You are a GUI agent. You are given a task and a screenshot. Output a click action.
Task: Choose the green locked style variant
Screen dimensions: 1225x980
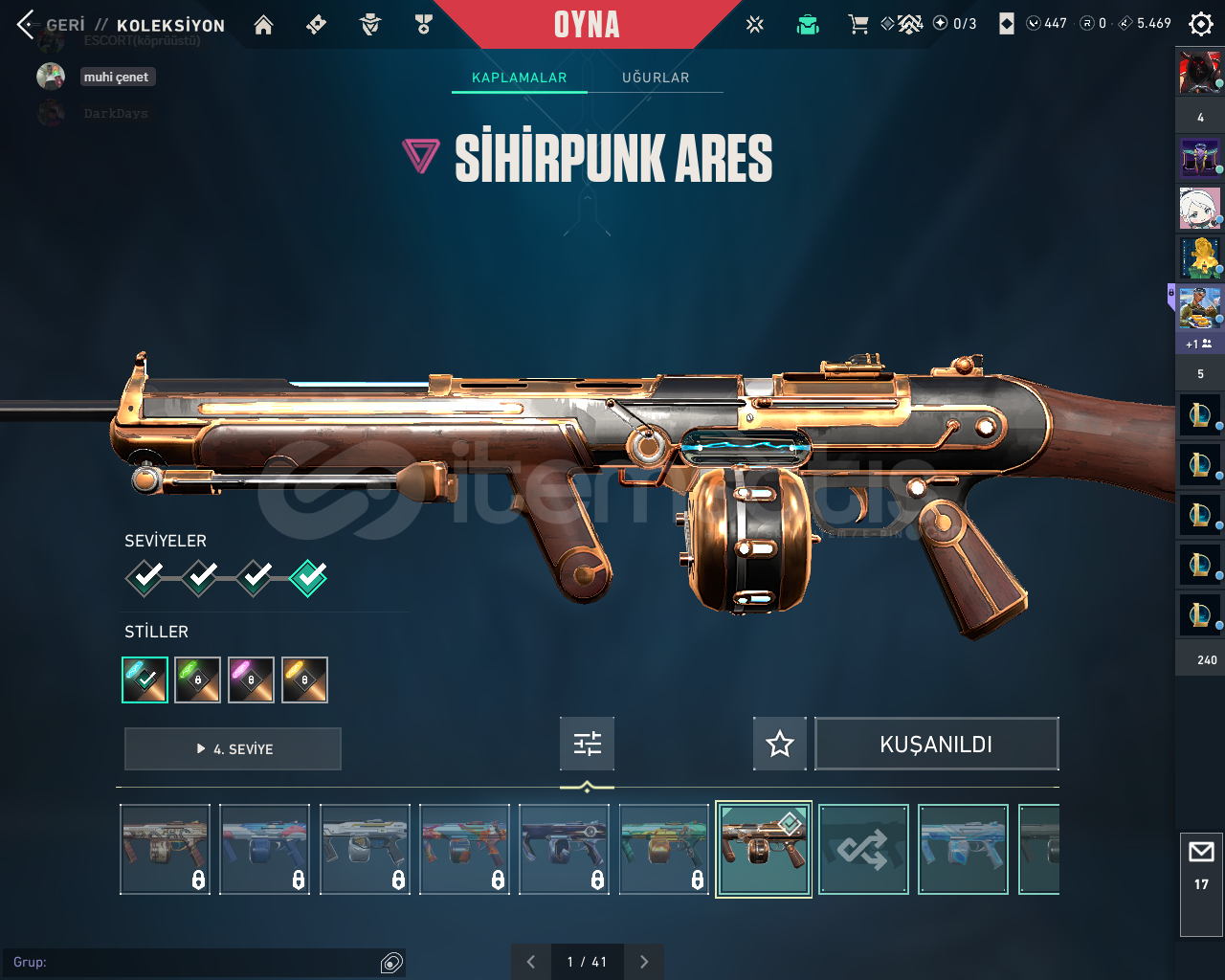[198, 679]
